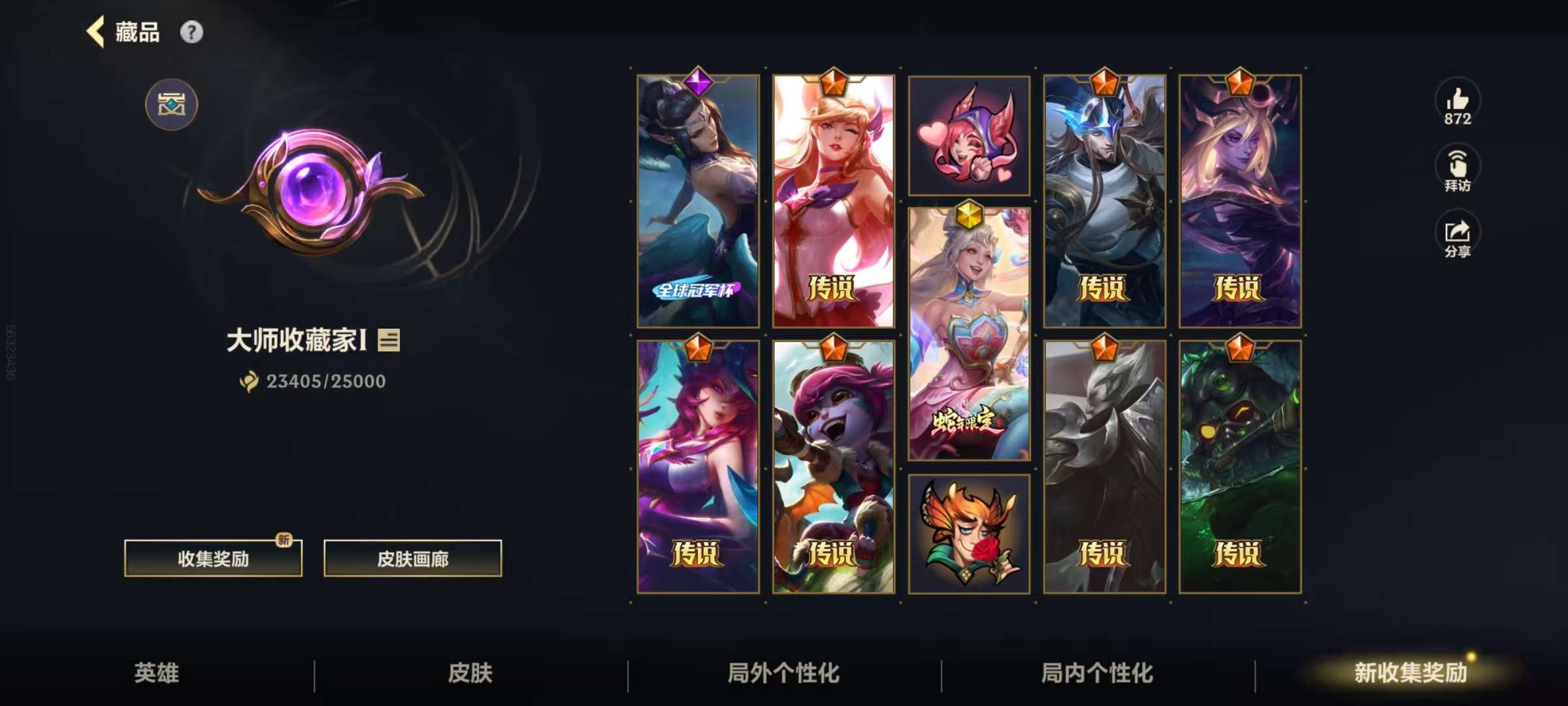Click the envelope badge icon above the emblem
Image resolution: width=1568 pixels, height=706 pixels.
tap(171, 104)
